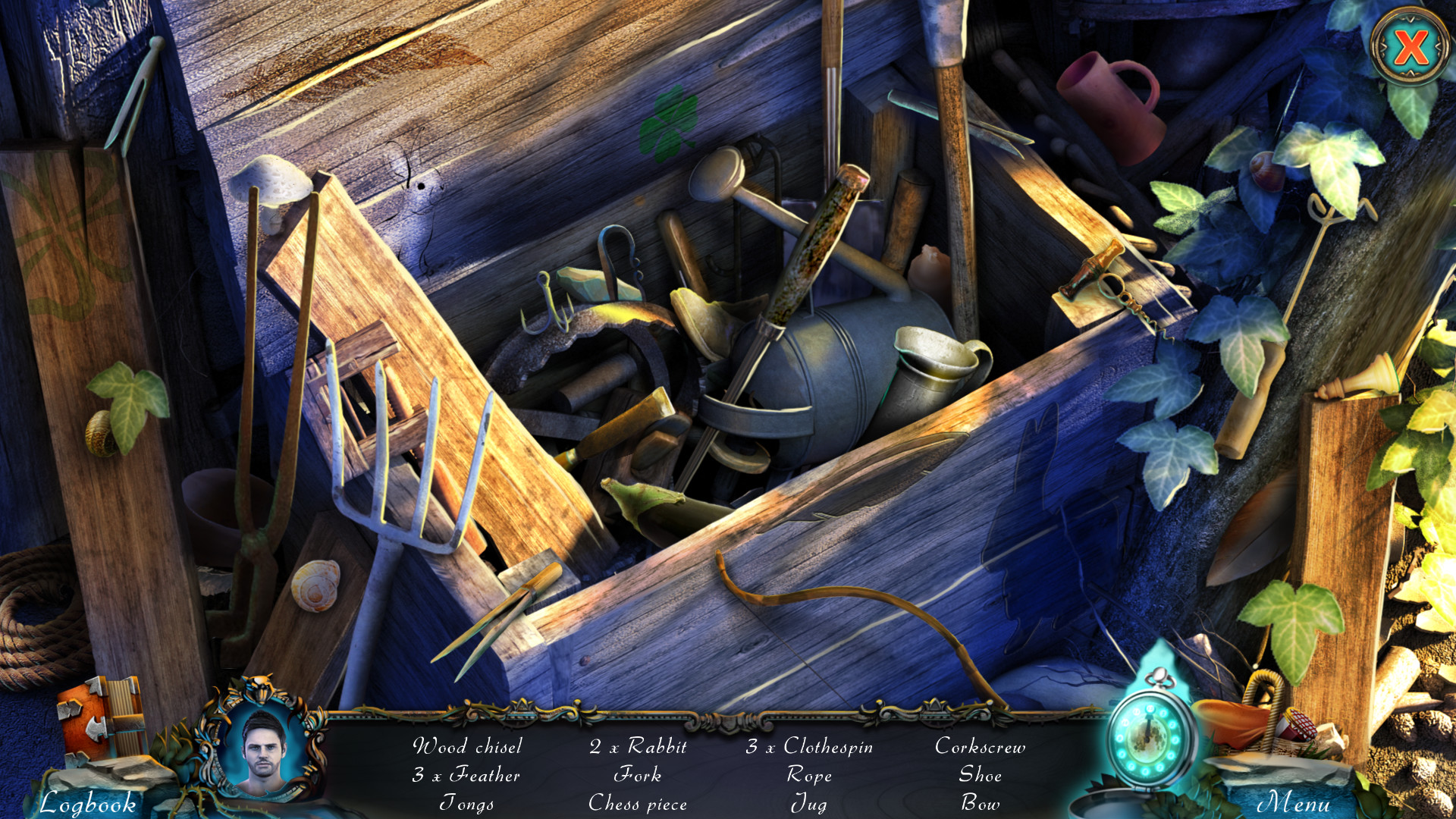Select 'Chess piece' in the item list
The width and height of the screenshot is (1456, 819).
click(639, 804)
